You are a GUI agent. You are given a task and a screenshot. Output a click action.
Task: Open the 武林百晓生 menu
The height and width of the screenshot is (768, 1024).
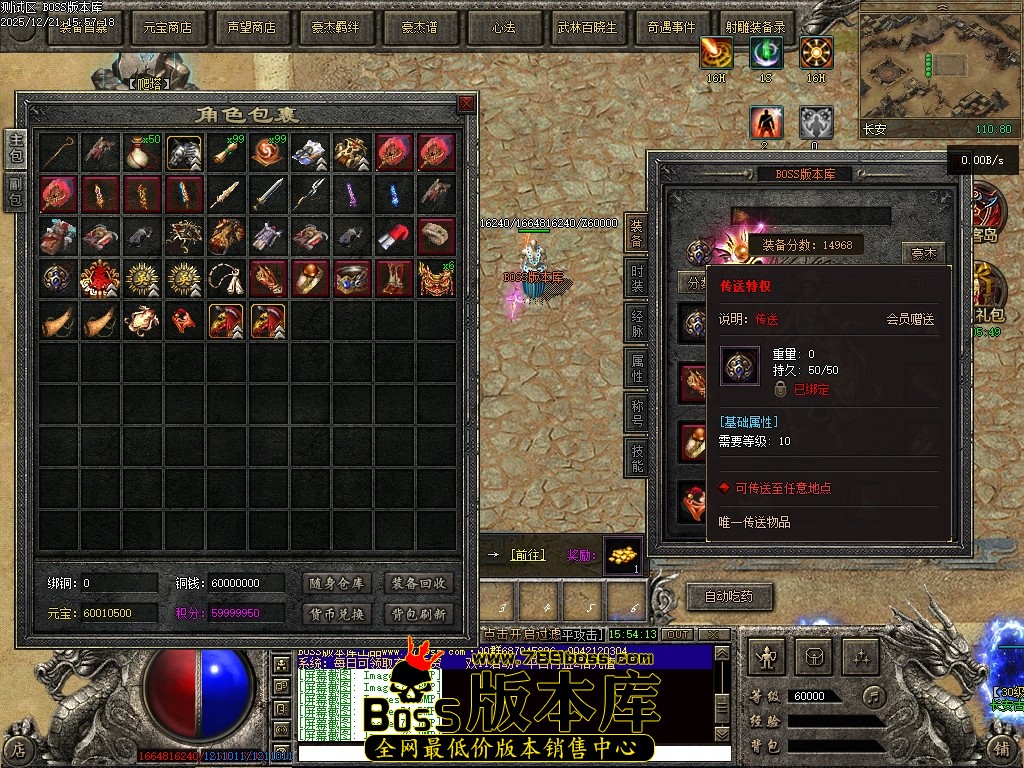[587, 28]
